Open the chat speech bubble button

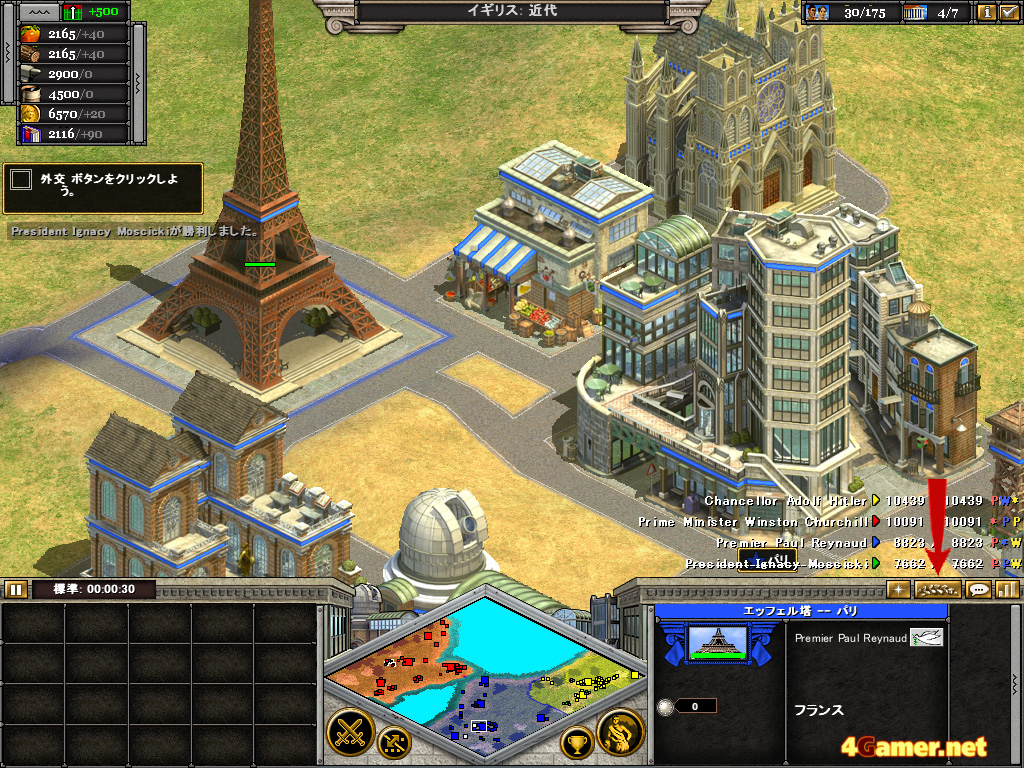(x=979, y=589)
